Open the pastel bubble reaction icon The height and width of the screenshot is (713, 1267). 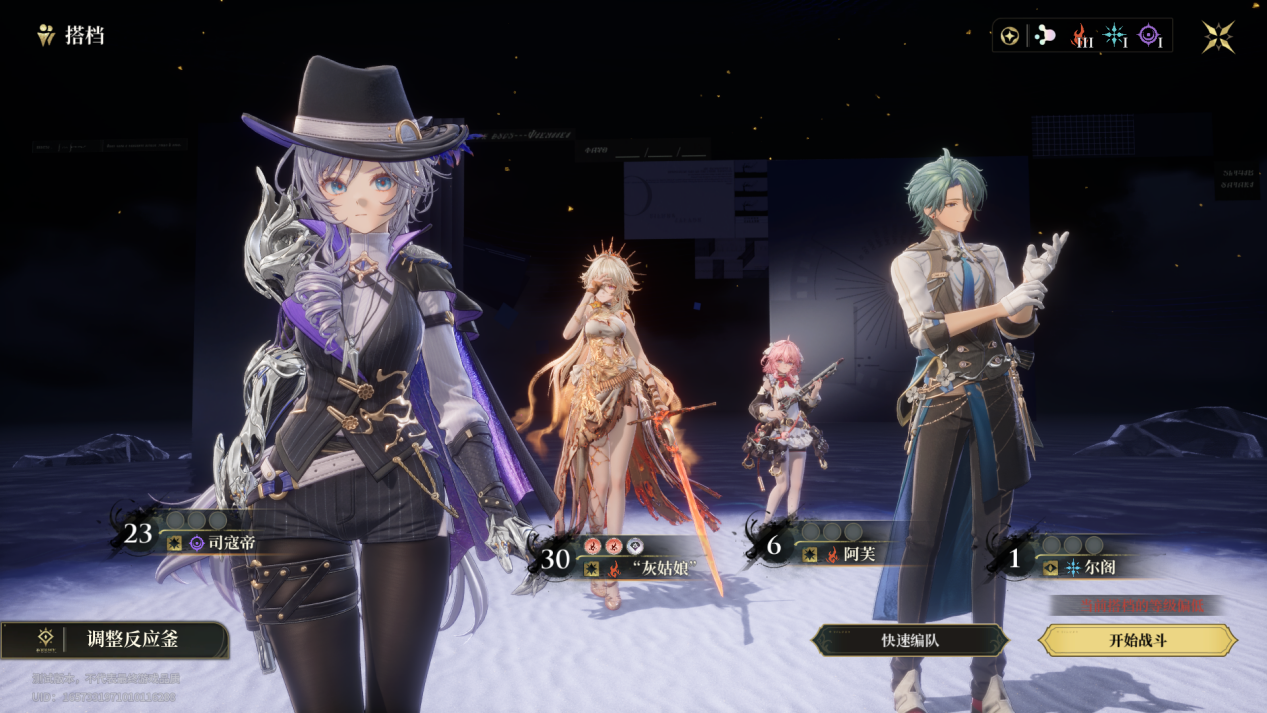click(x=1044, y=36)
